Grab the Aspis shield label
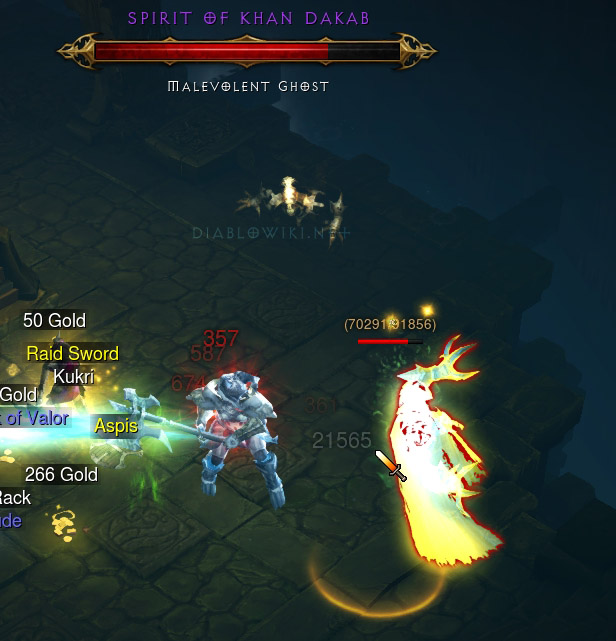Image resolution: width=616 pixels, height=641 pixels. point(116,427)
